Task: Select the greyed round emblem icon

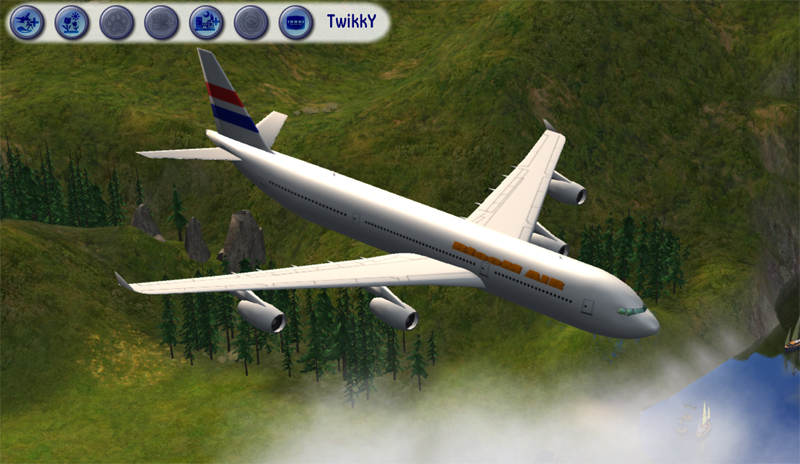Action: [251, 22]
